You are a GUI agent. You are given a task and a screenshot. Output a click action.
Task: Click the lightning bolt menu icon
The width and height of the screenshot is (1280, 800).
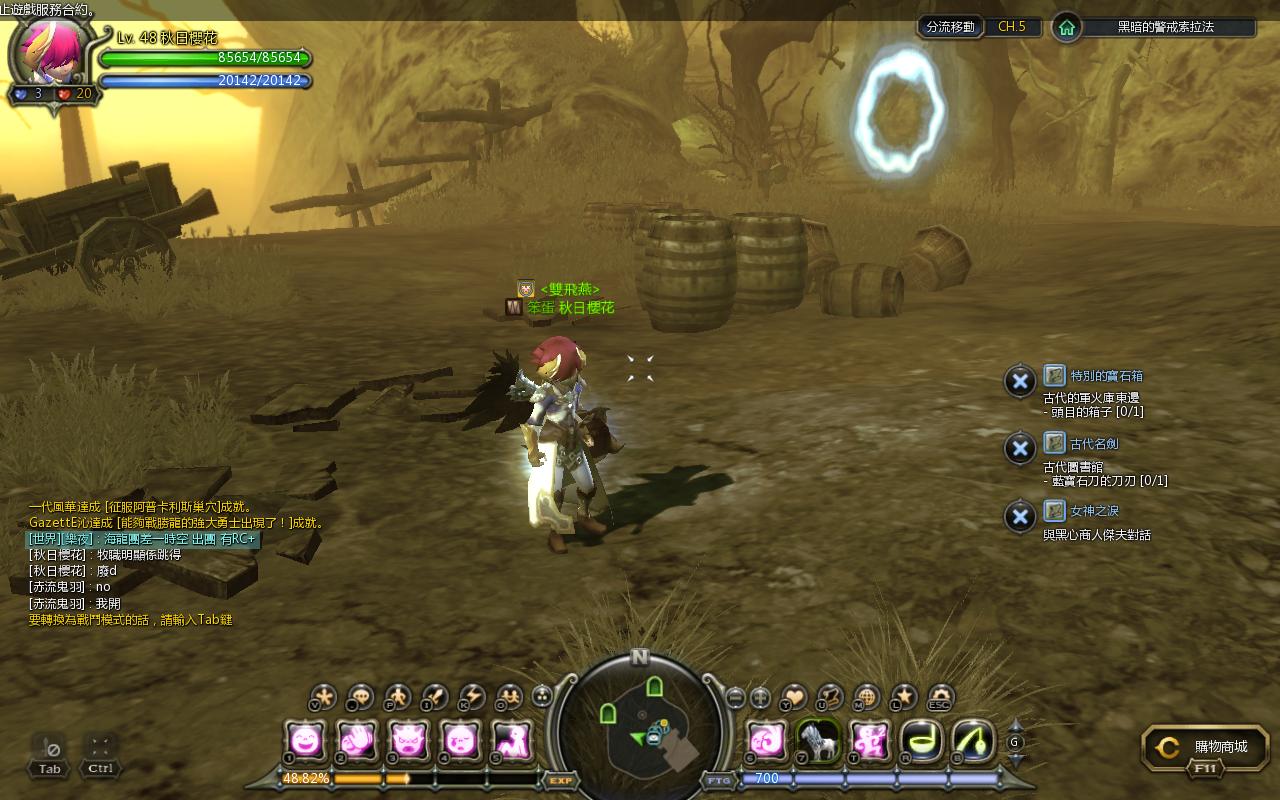(471, 696)
